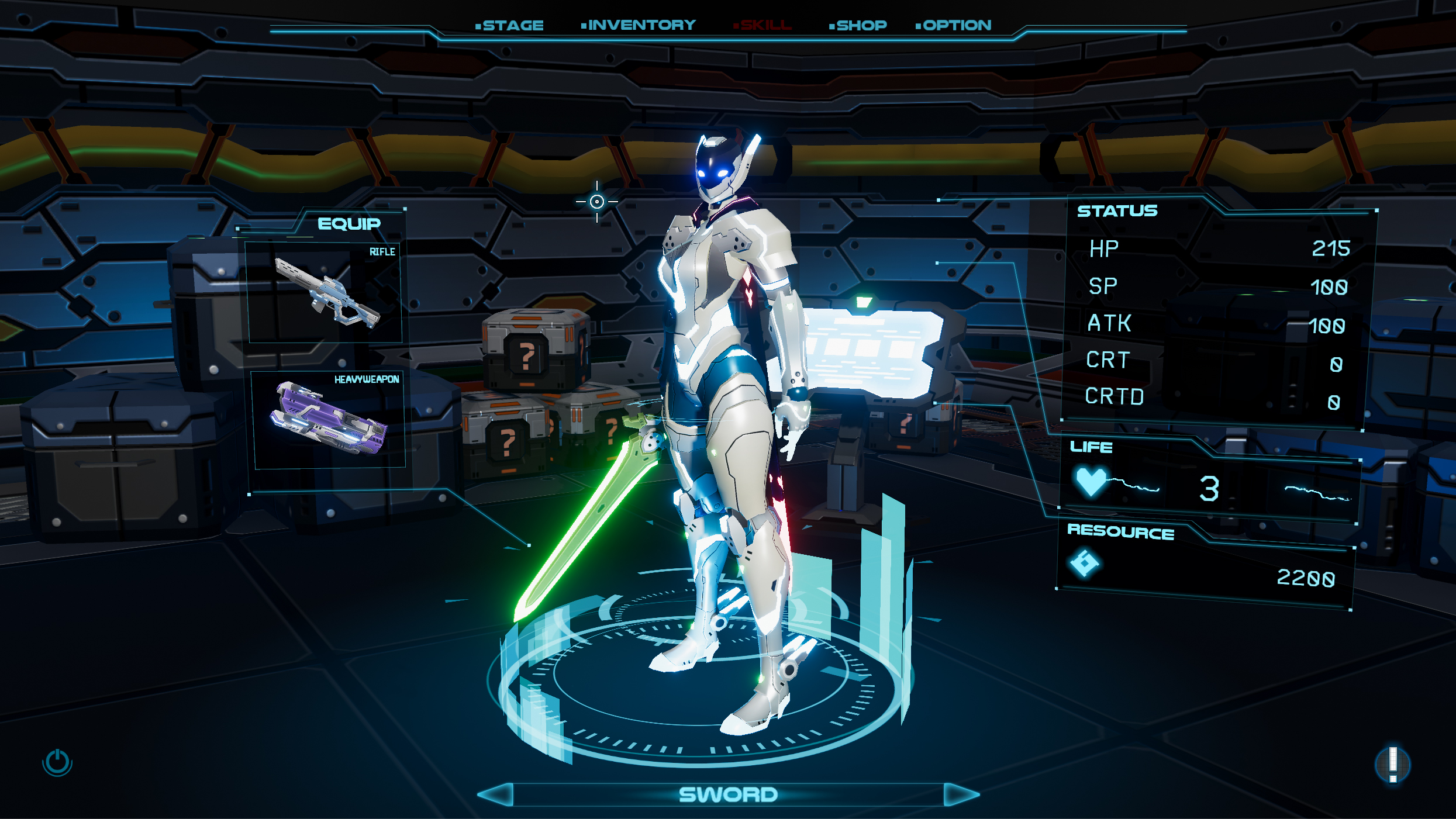The image size is (1456, 819).
Task: Switch to the INVENTORY tab
Action: tap(639, 25)
